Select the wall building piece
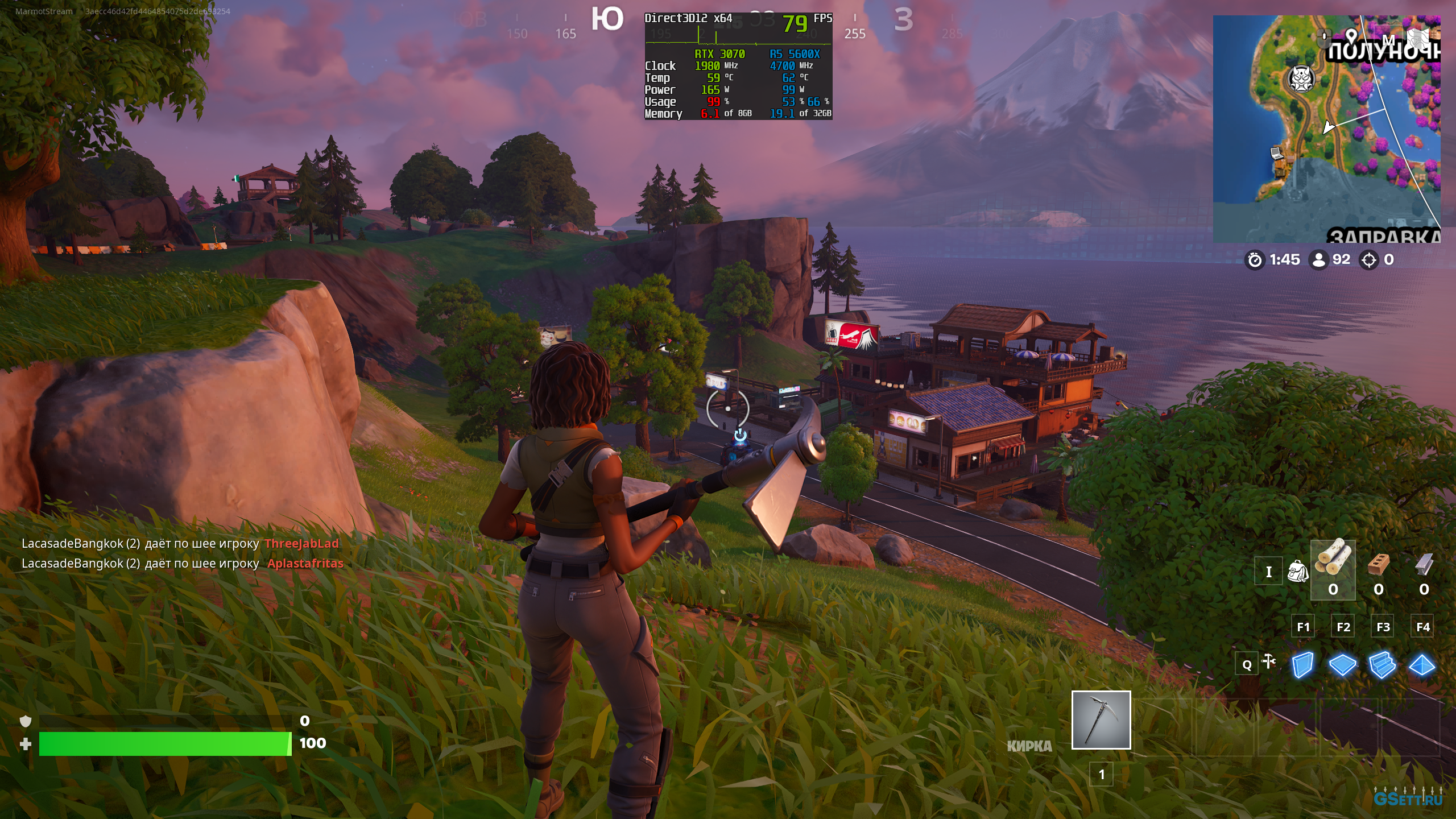This screenshot has height=819, width=1456. click(1302, 664)
